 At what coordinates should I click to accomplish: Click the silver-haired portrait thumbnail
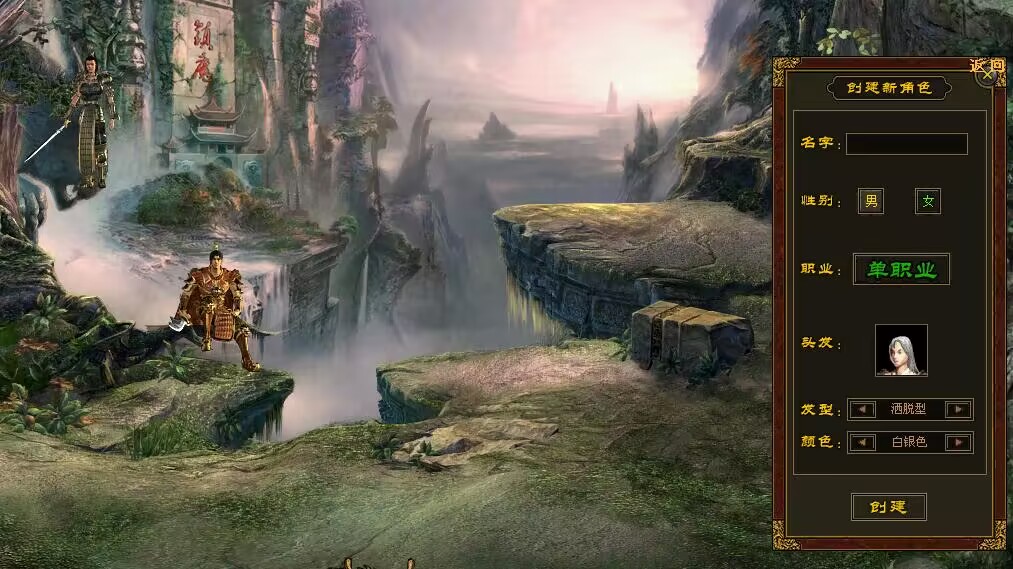pyautogui.click(x=901, y=350)
